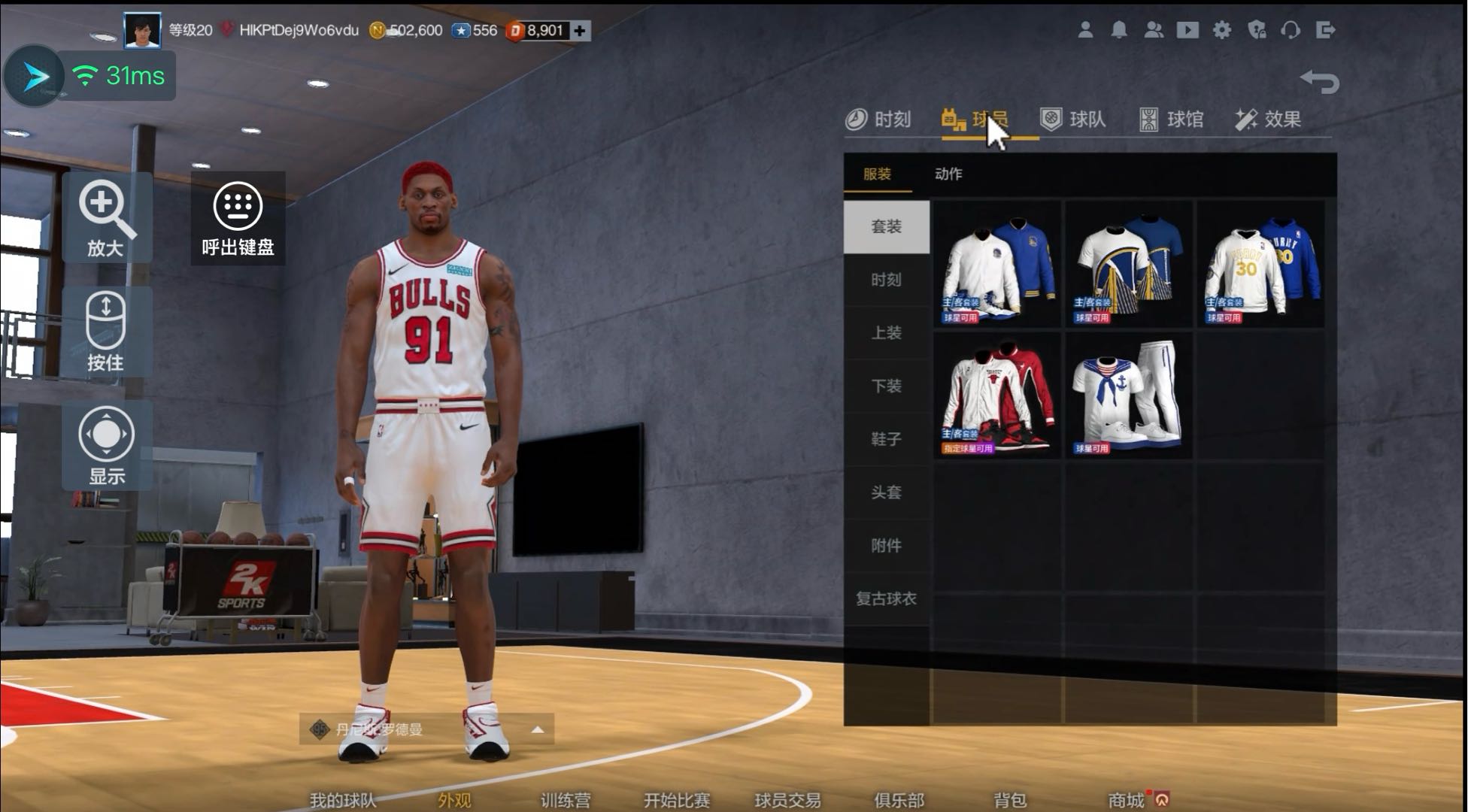This screenshot has height=812, width=1468.
Task: Switch to the 动作 sub-tab
Action: pos(948,174)
